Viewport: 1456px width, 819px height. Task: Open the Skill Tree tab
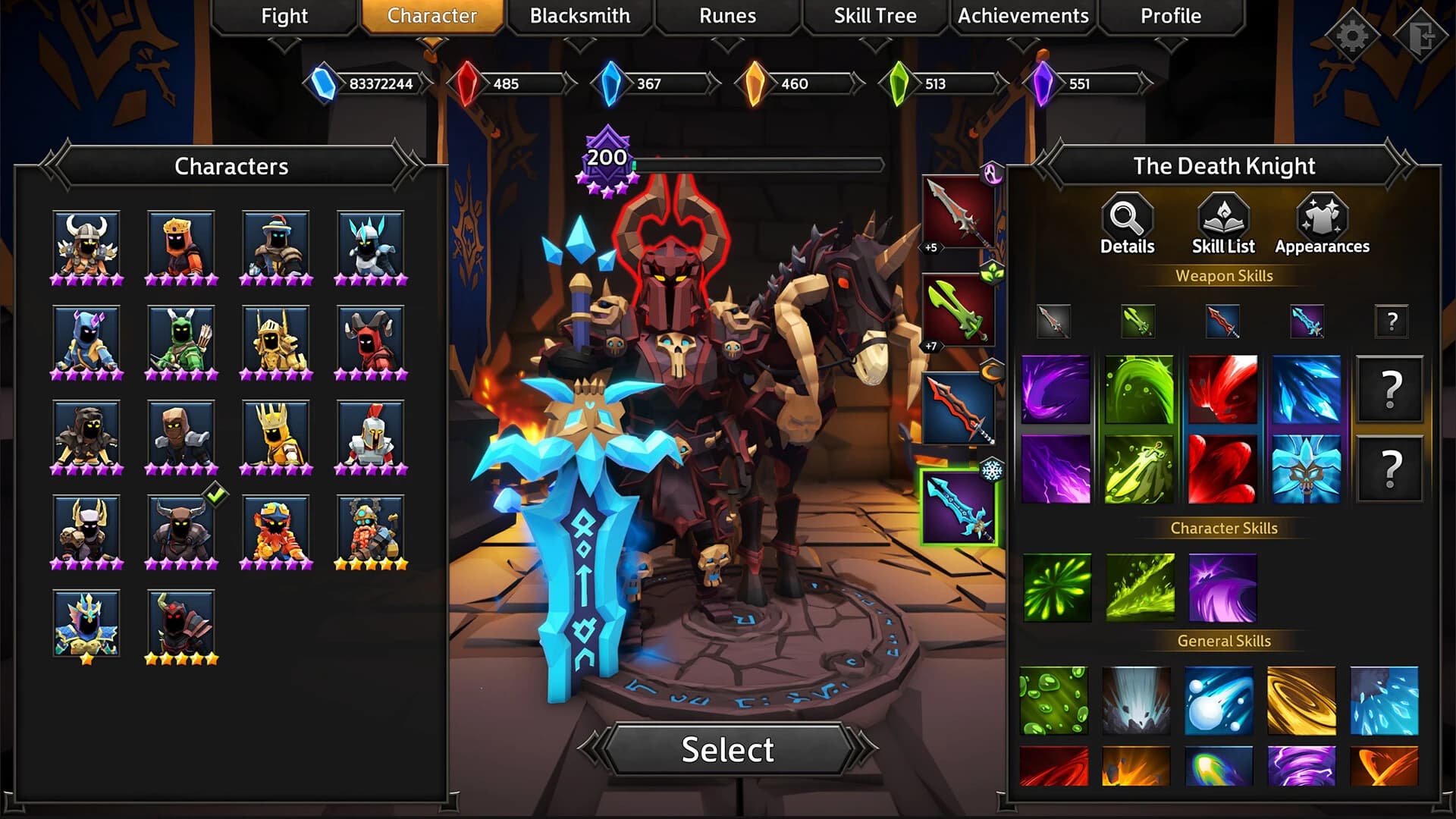tap(875, 16)
